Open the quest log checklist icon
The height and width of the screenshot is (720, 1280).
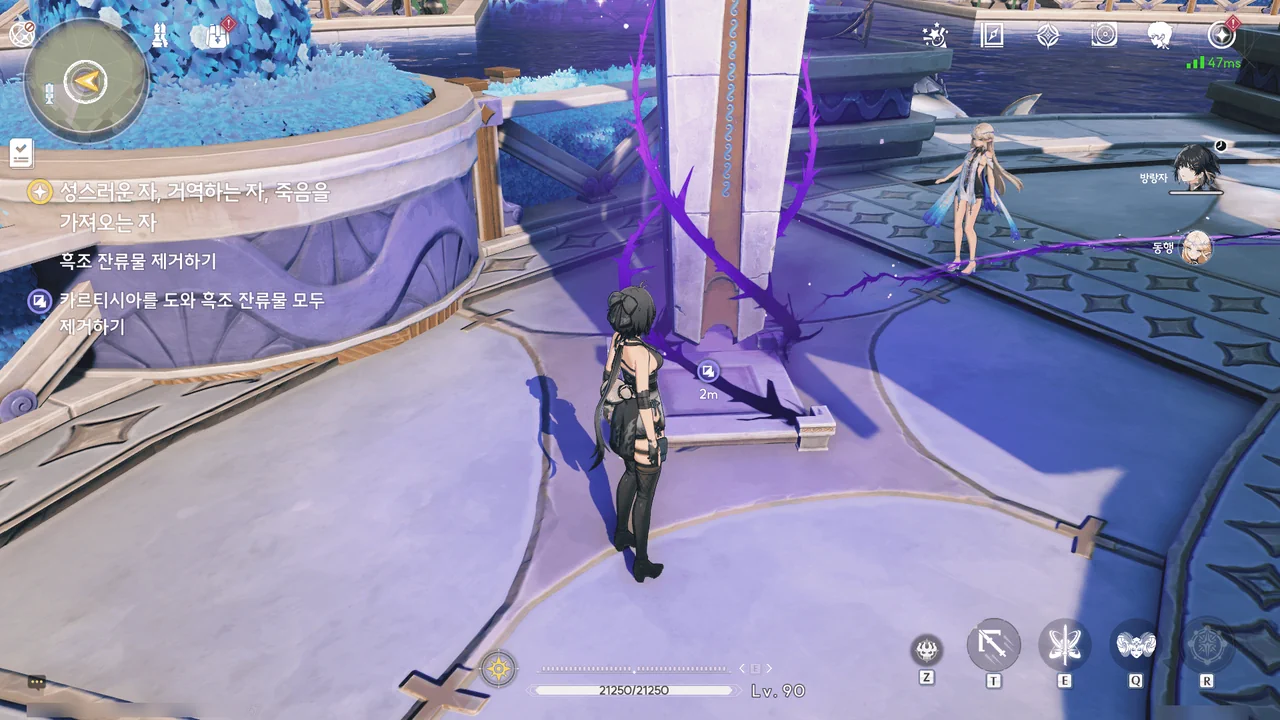click(x=21, y=153)
